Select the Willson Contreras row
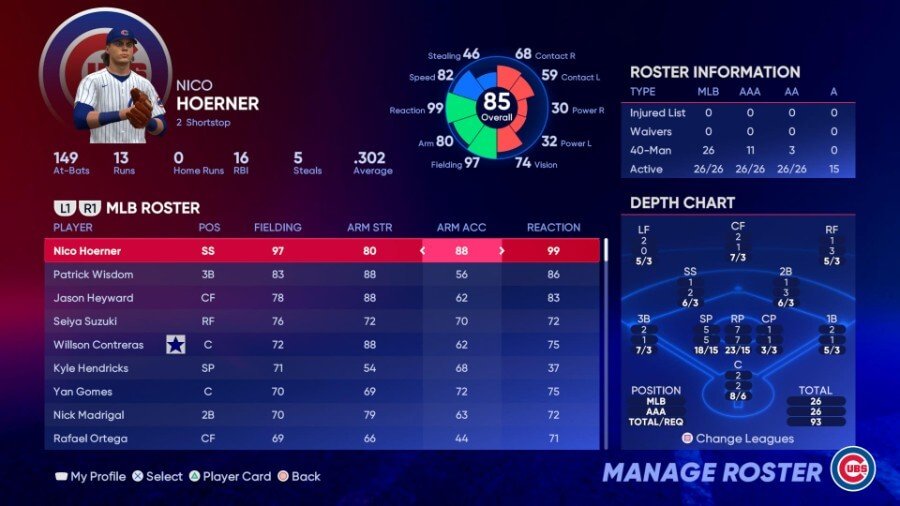 click(x=300, y=345)
